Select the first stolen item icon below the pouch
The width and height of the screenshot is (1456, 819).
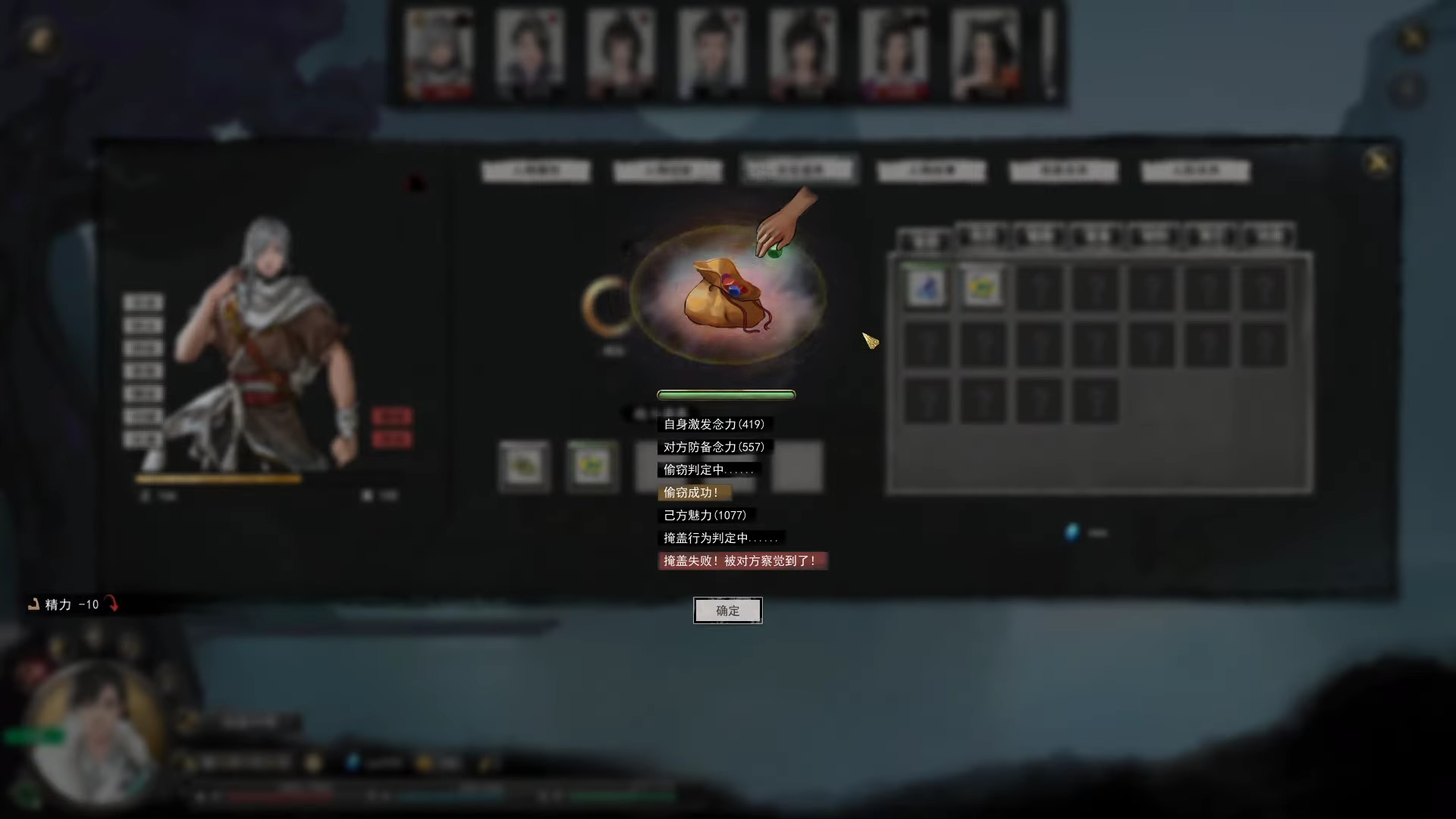click(526, 466)
